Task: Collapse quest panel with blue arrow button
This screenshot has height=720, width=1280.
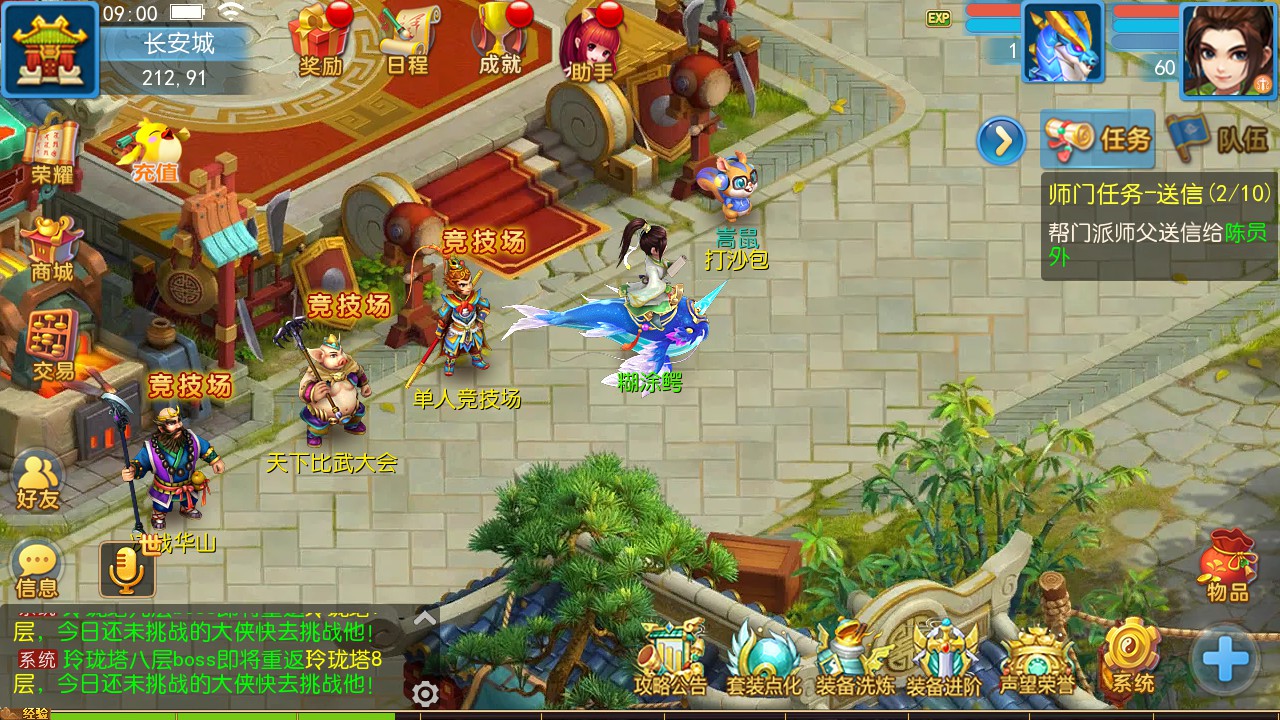Action: (1001, 141)
